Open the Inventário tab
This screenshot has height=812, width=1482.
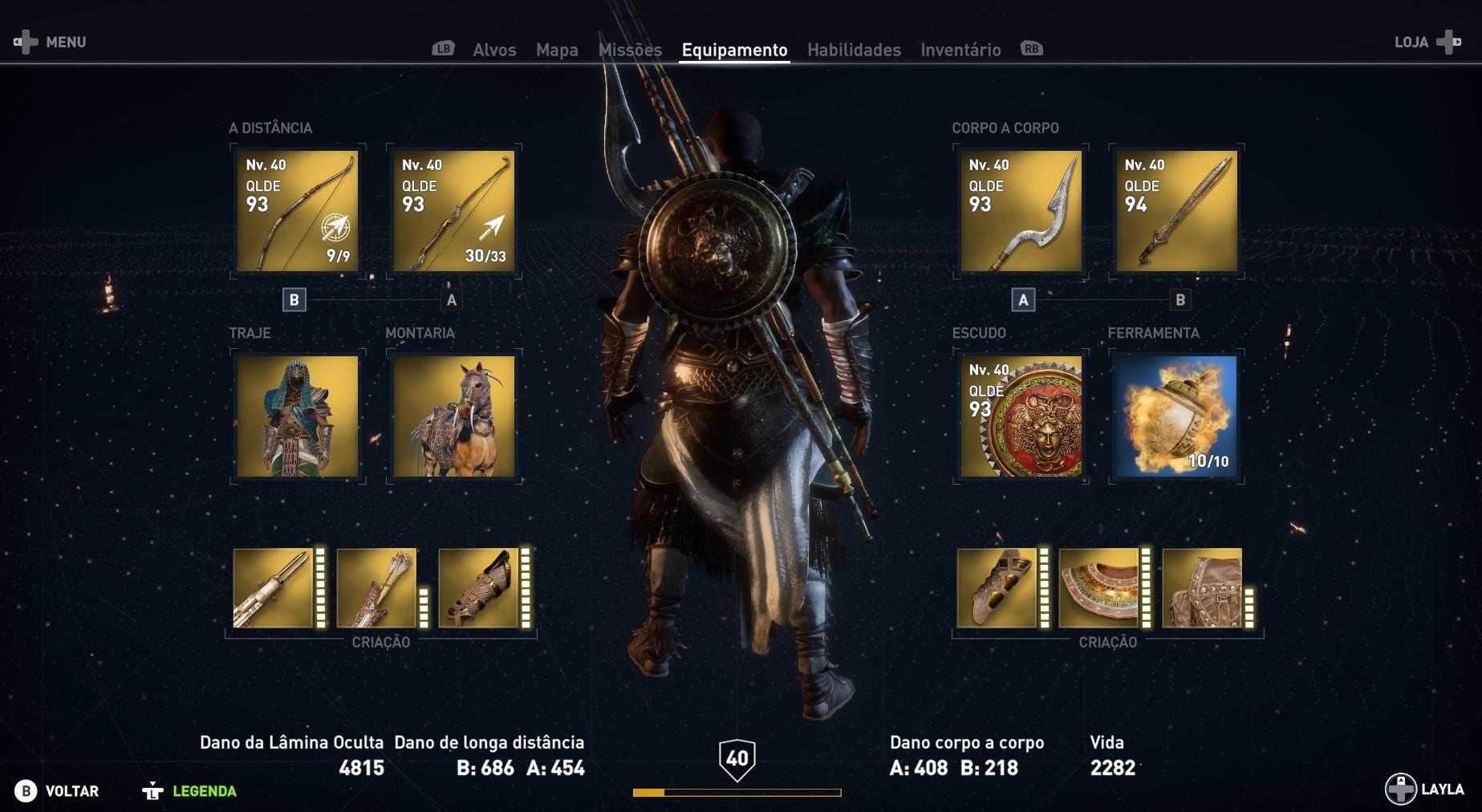(x=960, y=49)
